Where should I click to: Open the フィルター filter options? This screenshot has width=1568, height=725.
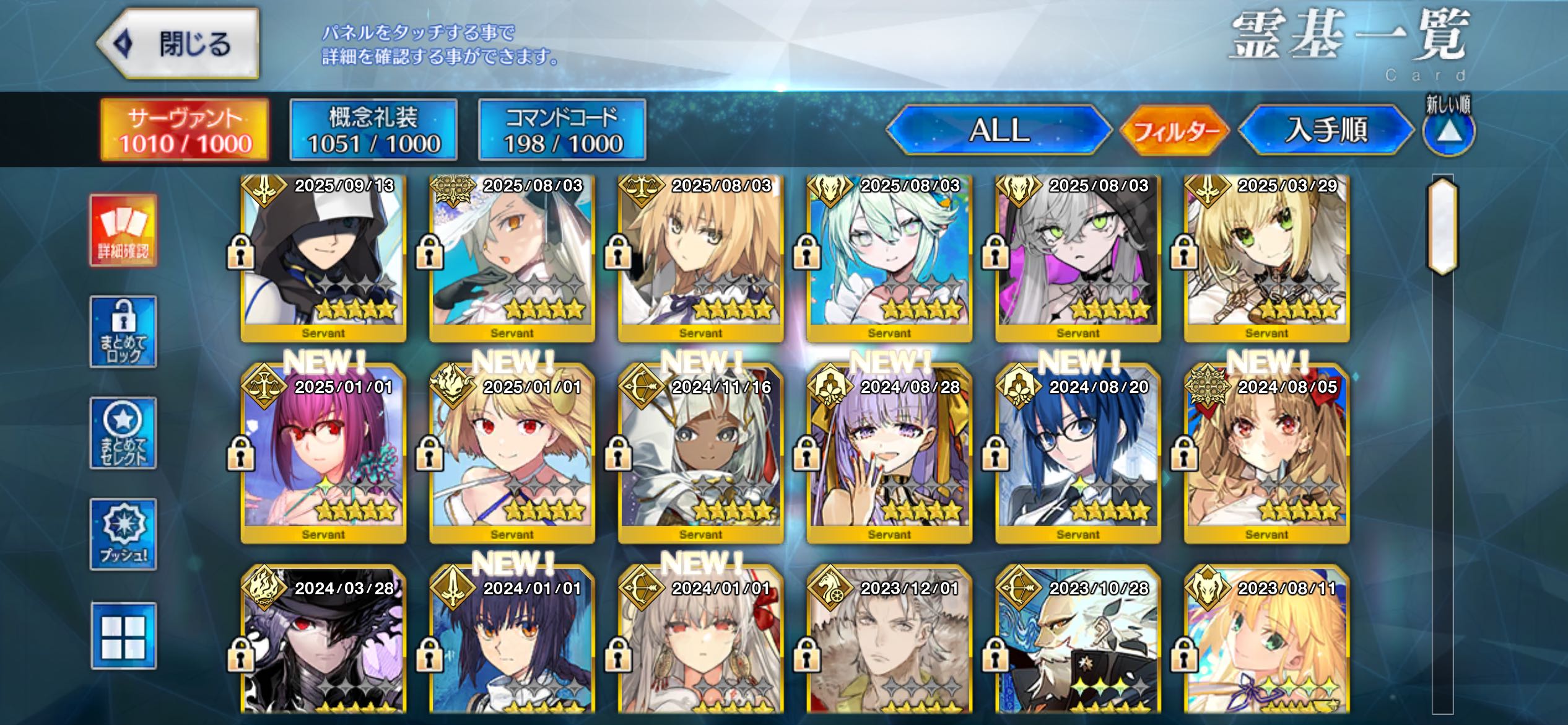1175,131
